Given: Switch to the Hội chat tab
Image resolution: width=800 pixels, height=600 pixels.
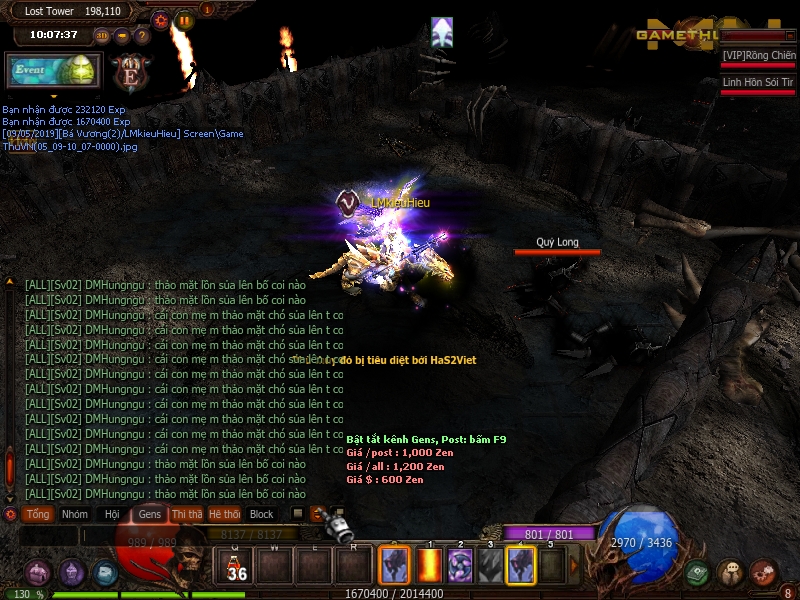Looking at the screenshot, I should pos(111,514).
